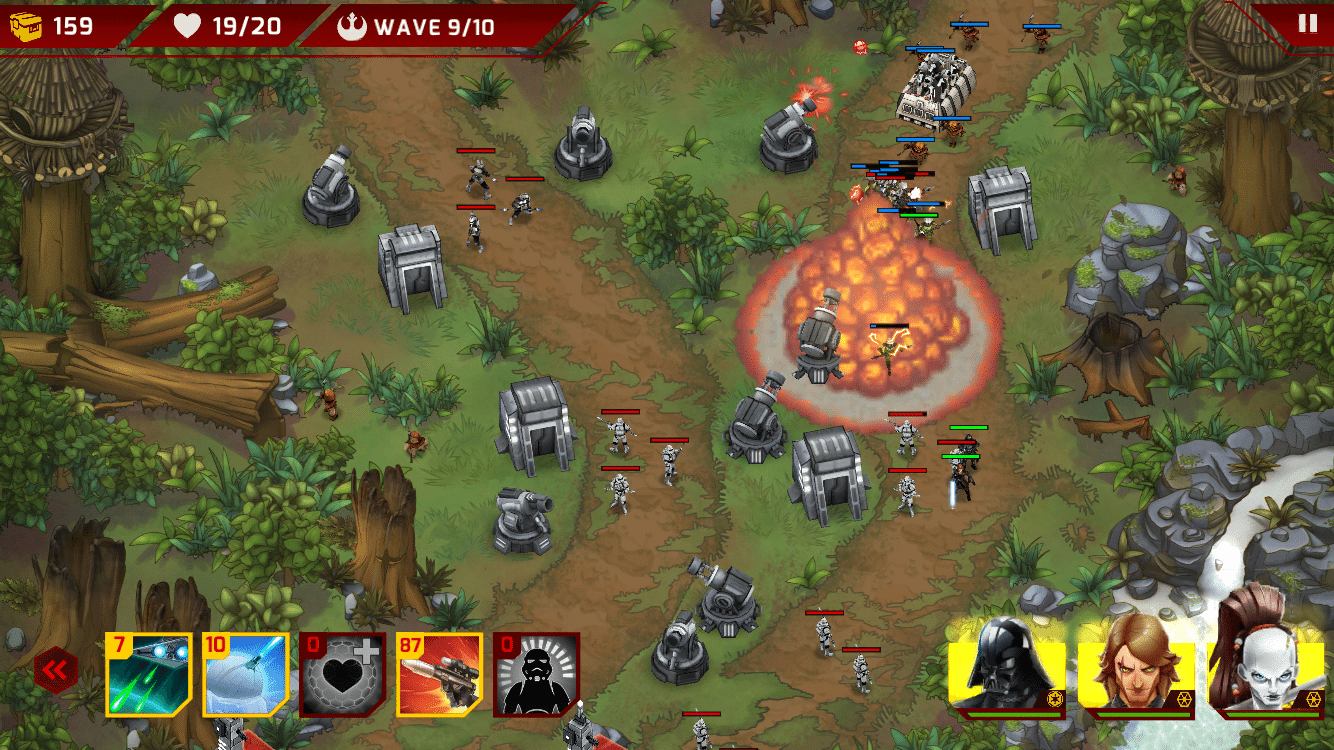Choose the long-haired Jedi hero portrait

tap(1136, 665)
